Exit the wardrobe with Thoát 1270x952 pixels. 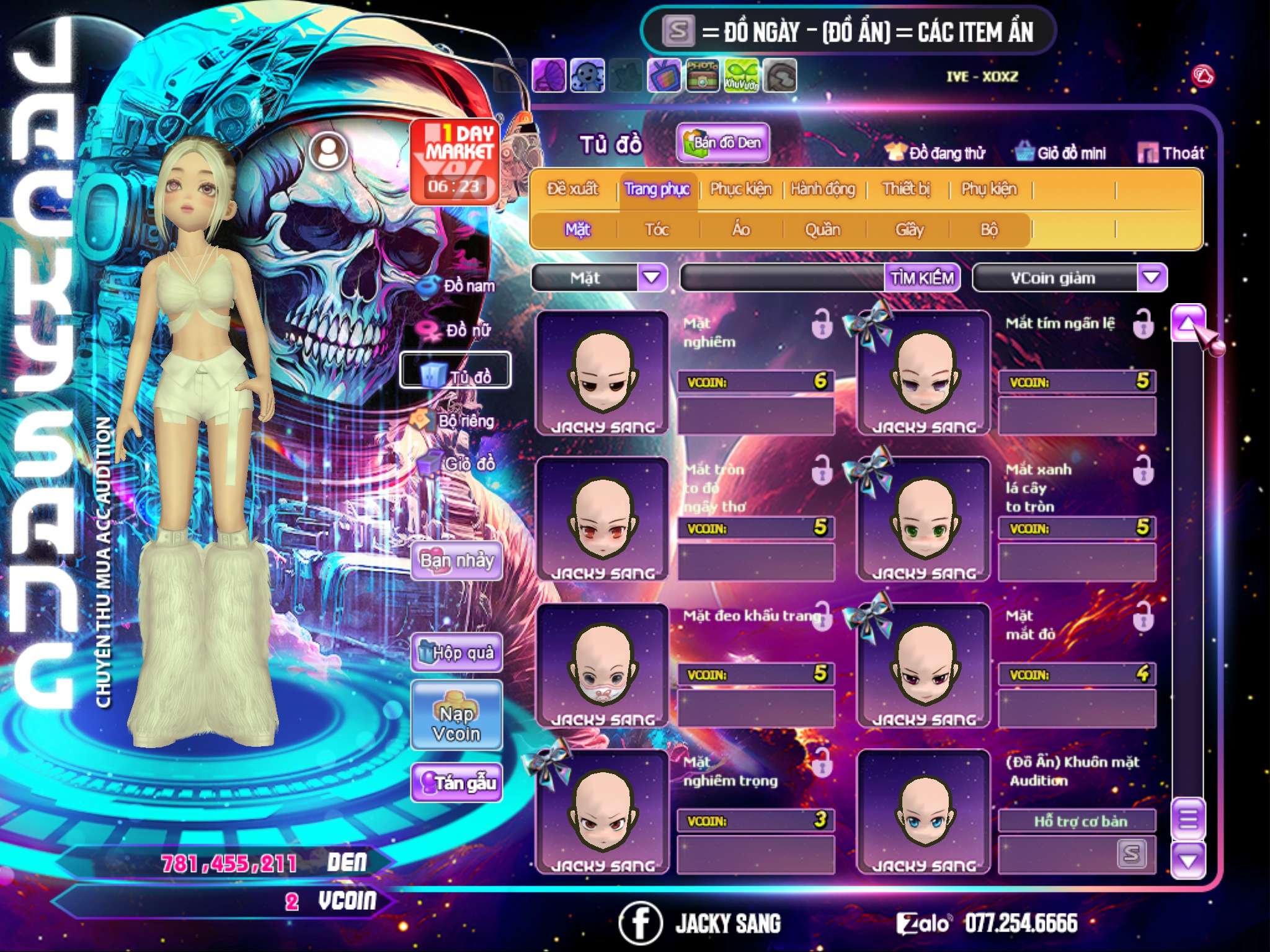1171,152
